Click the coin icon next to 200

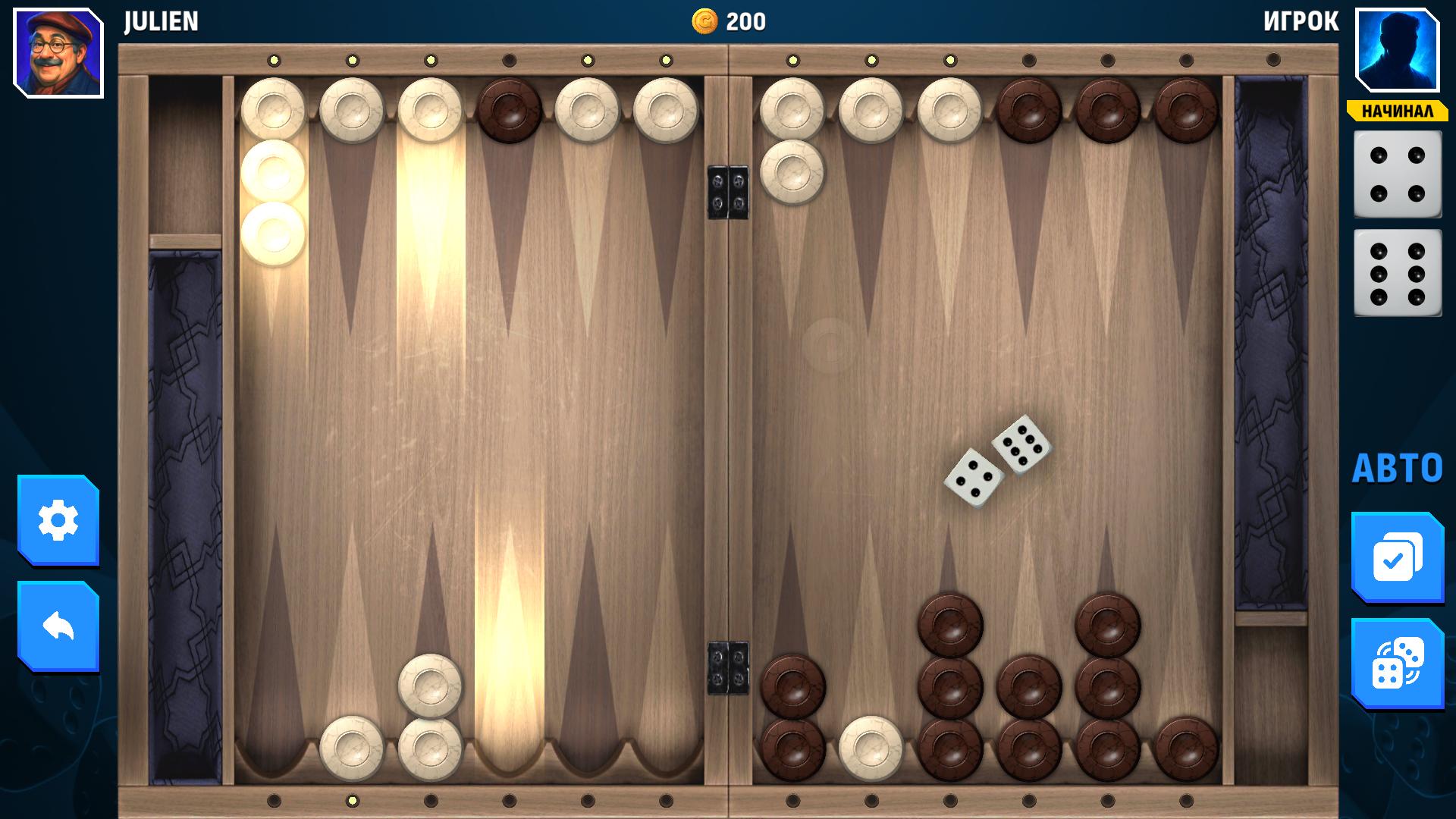click(x=704, y=22)
